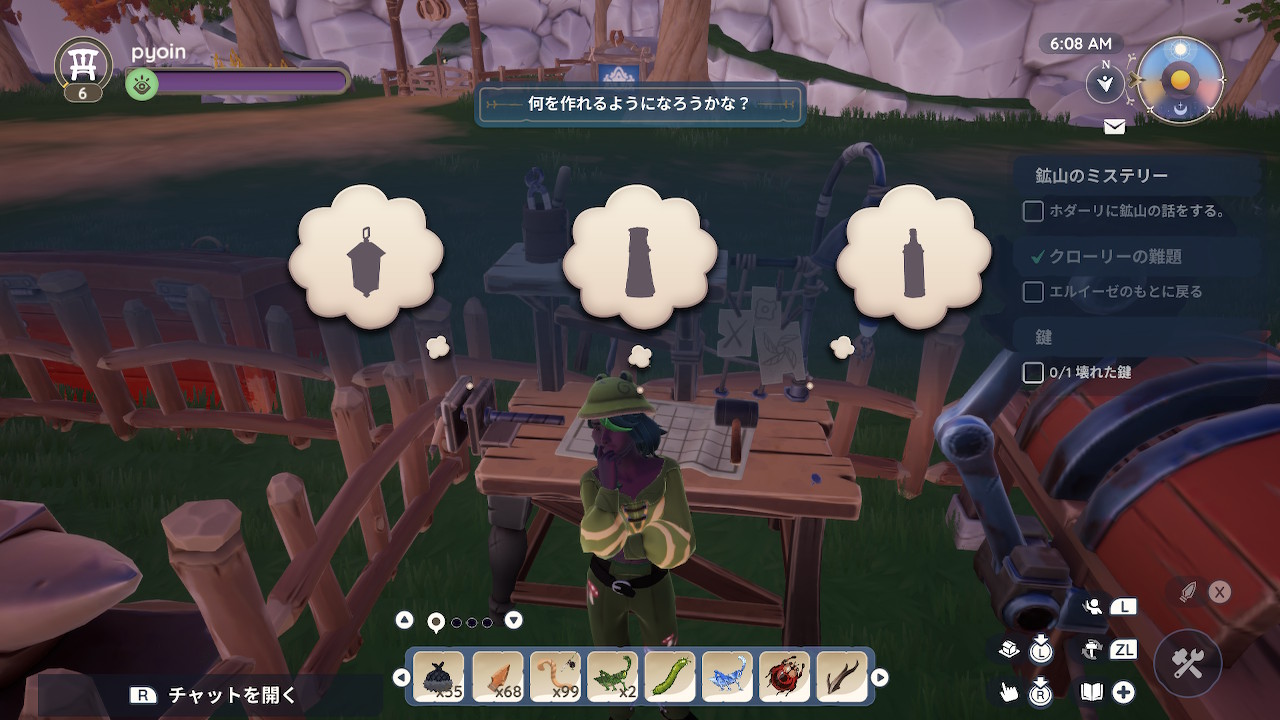Choose the lantern recipe thought bubble
Image resolution: width=1280 pixels, height=720 pixels.
coord(366,260)
